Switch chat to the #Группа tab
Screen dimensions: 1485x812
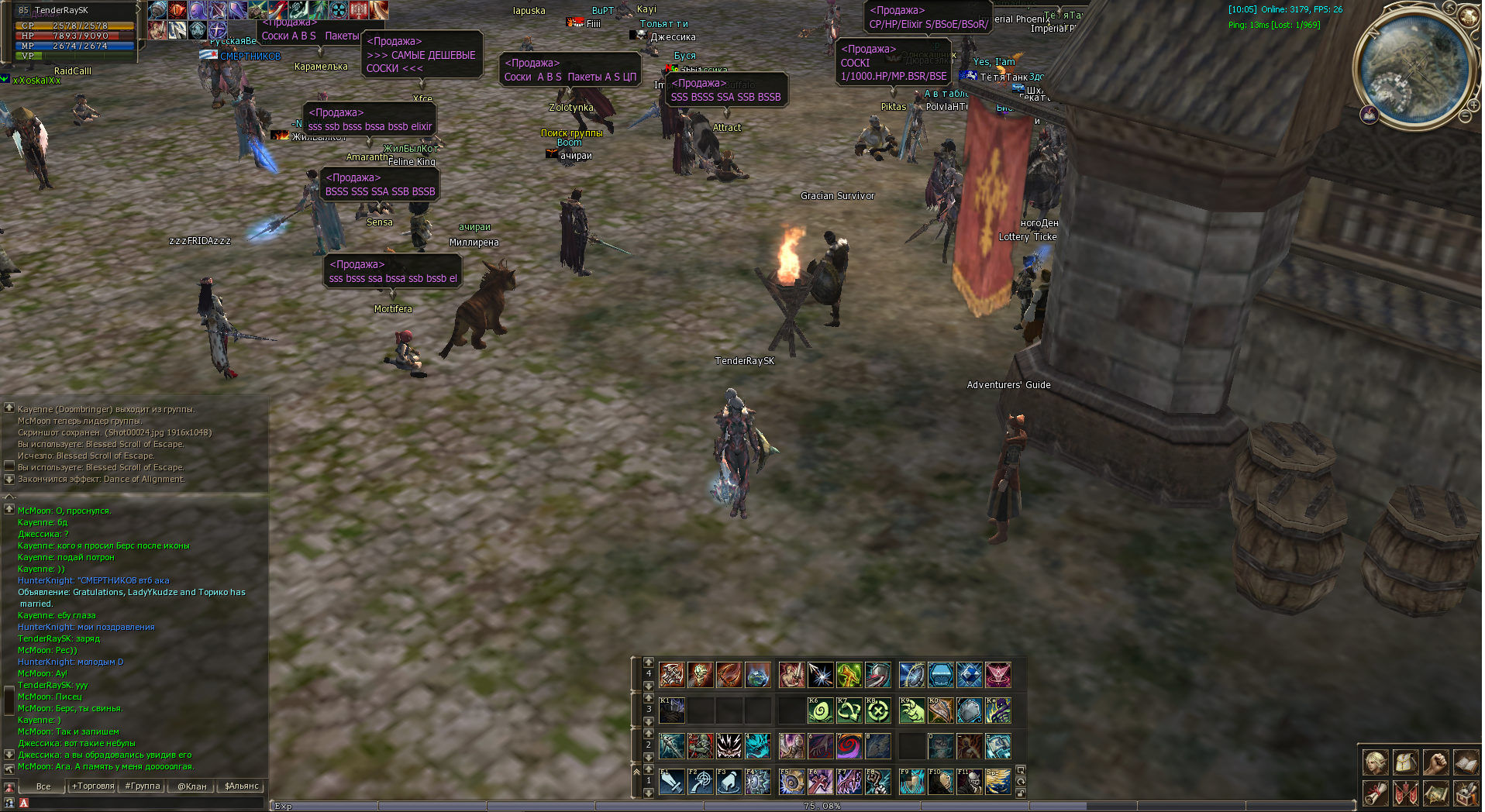pyautogui.click(x=143, y=786)
